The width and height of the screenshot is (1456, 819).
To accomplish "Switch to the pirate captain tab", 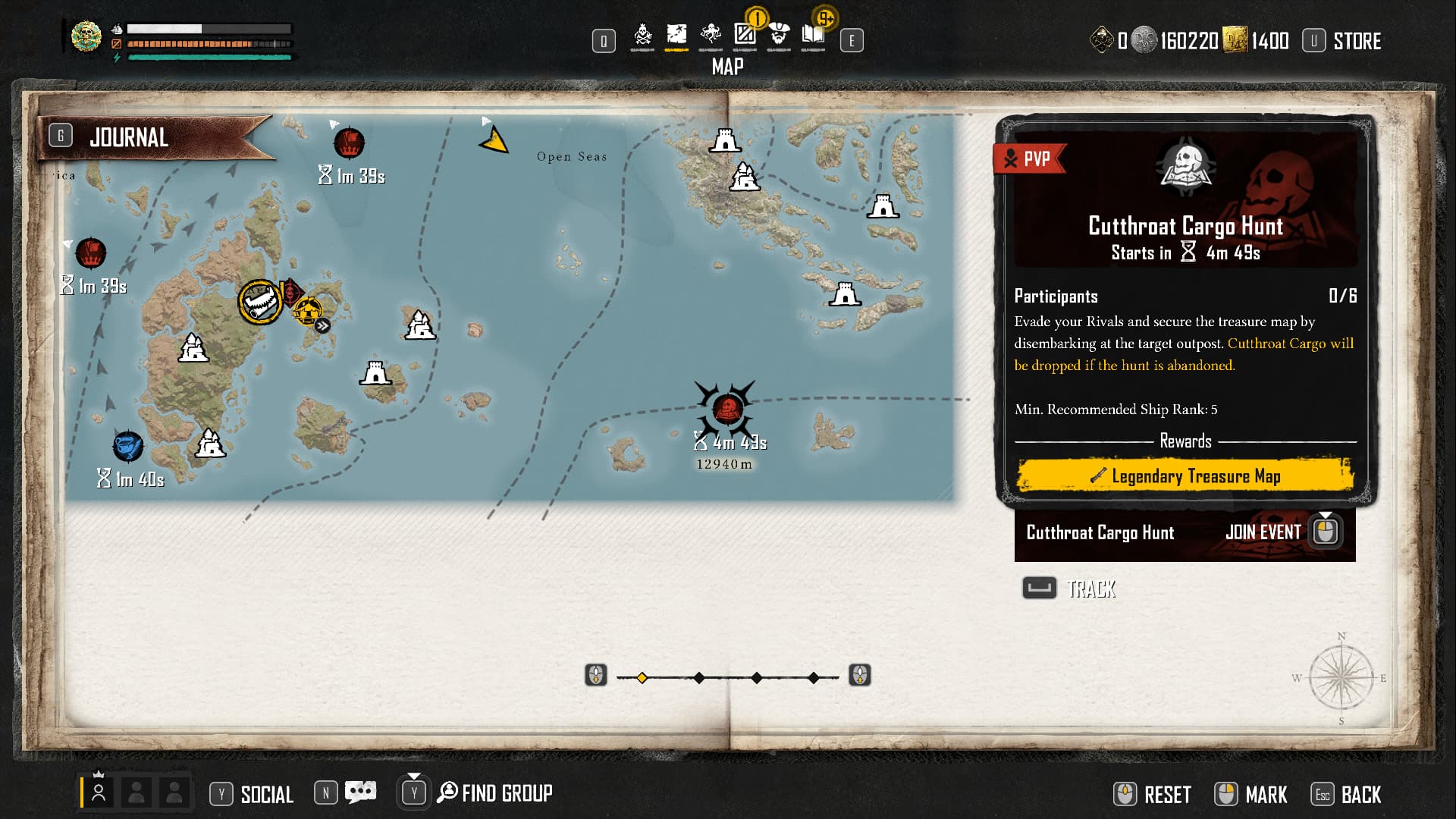I will [x=779, y=35].
